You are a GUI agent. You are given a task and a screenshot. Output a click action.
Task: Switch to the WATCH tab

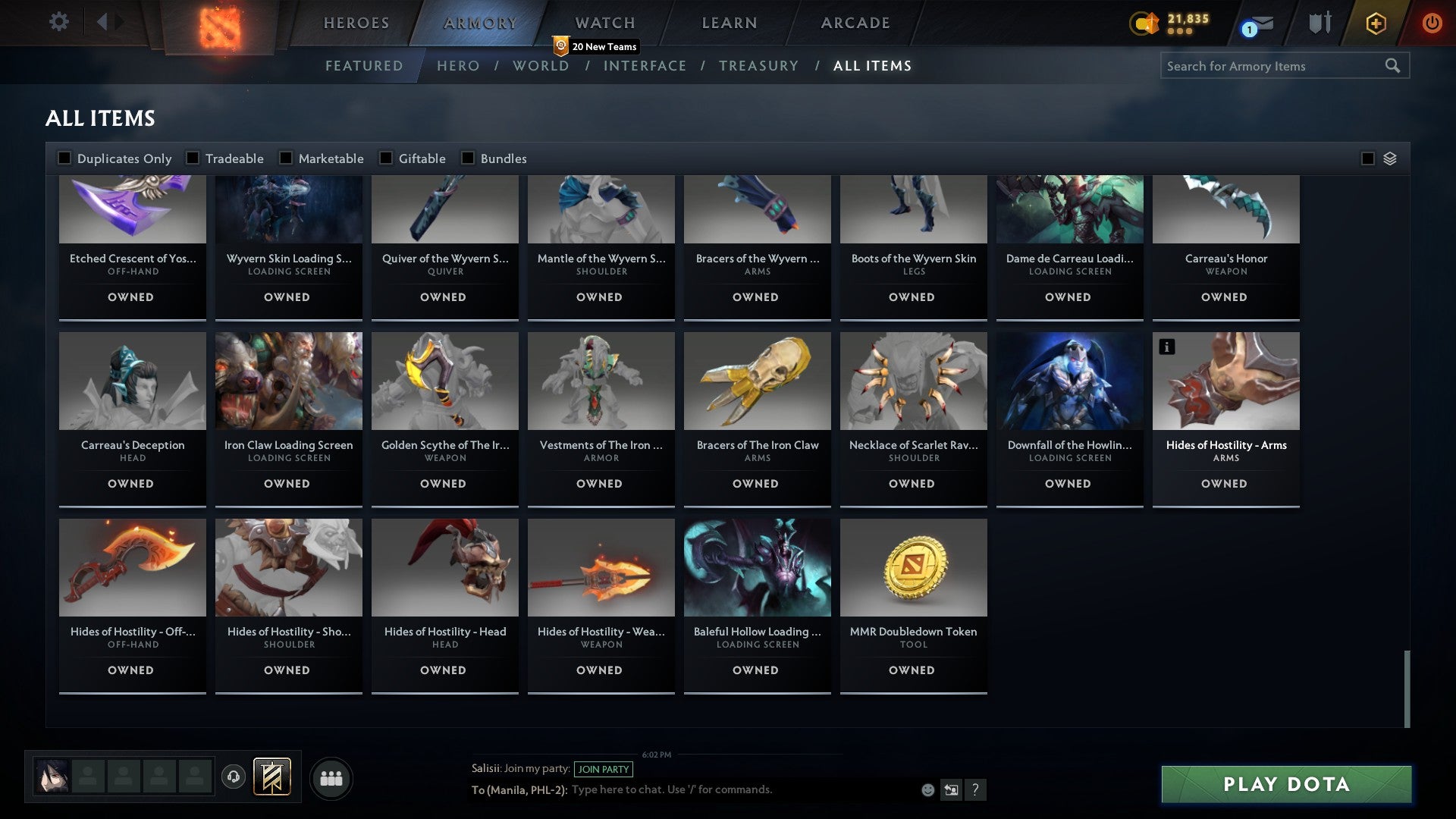(x=604, y=23)
